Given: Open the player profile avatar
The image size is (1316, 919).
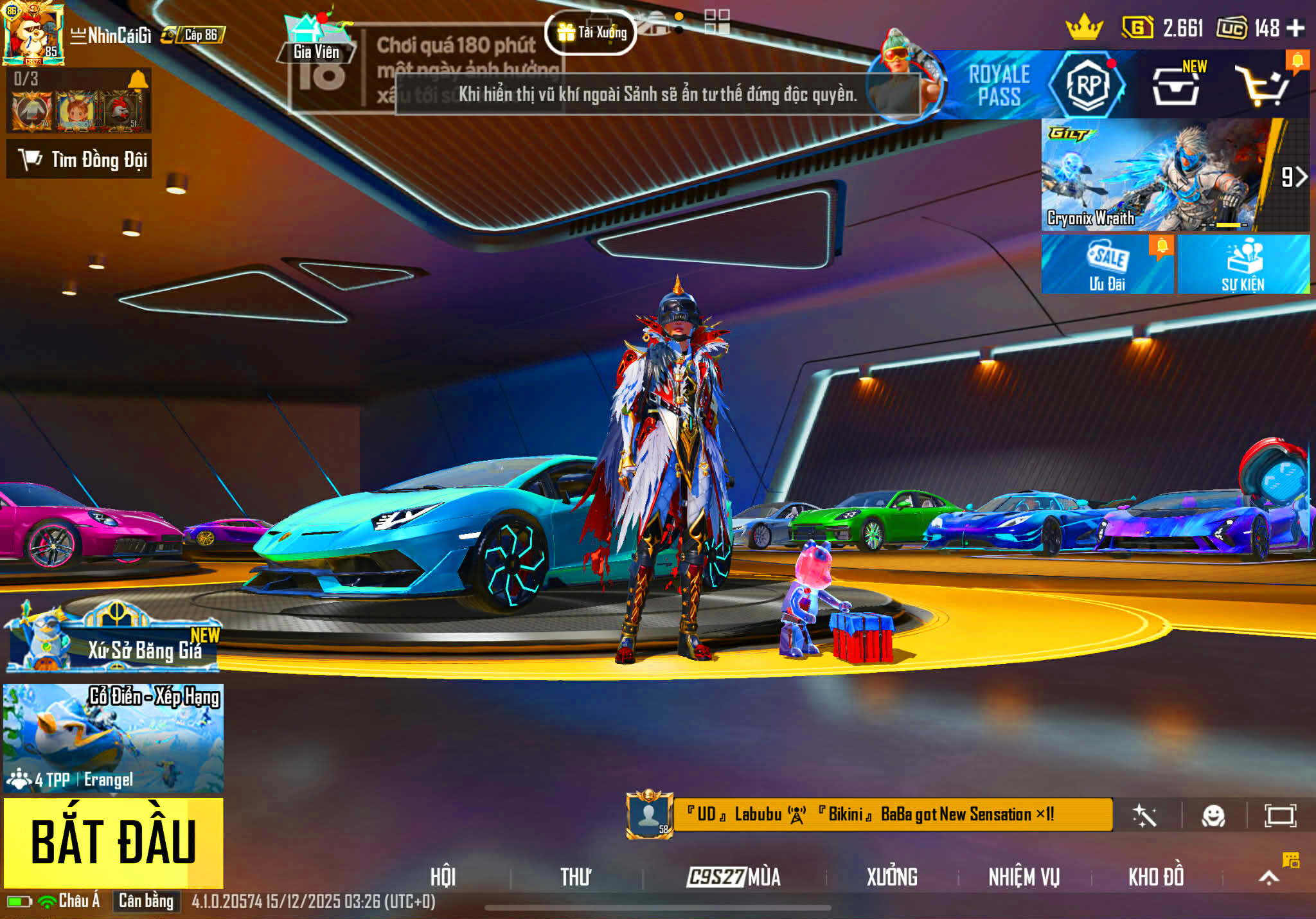Looking at the screenshot, I should tap(33, 33).
